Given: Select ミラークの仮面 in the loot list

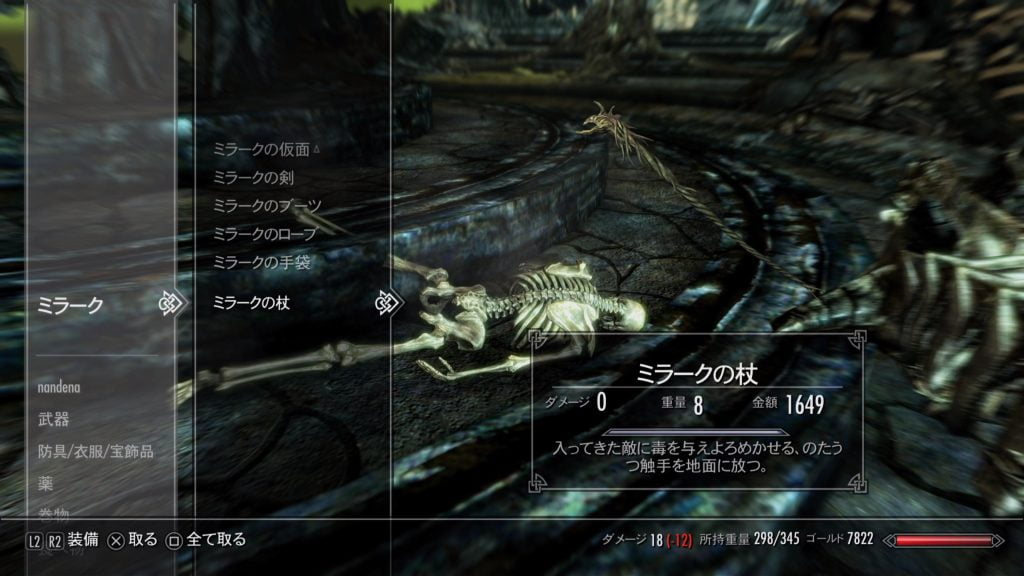Looking at the screenshot, I should tap(262, 149).
